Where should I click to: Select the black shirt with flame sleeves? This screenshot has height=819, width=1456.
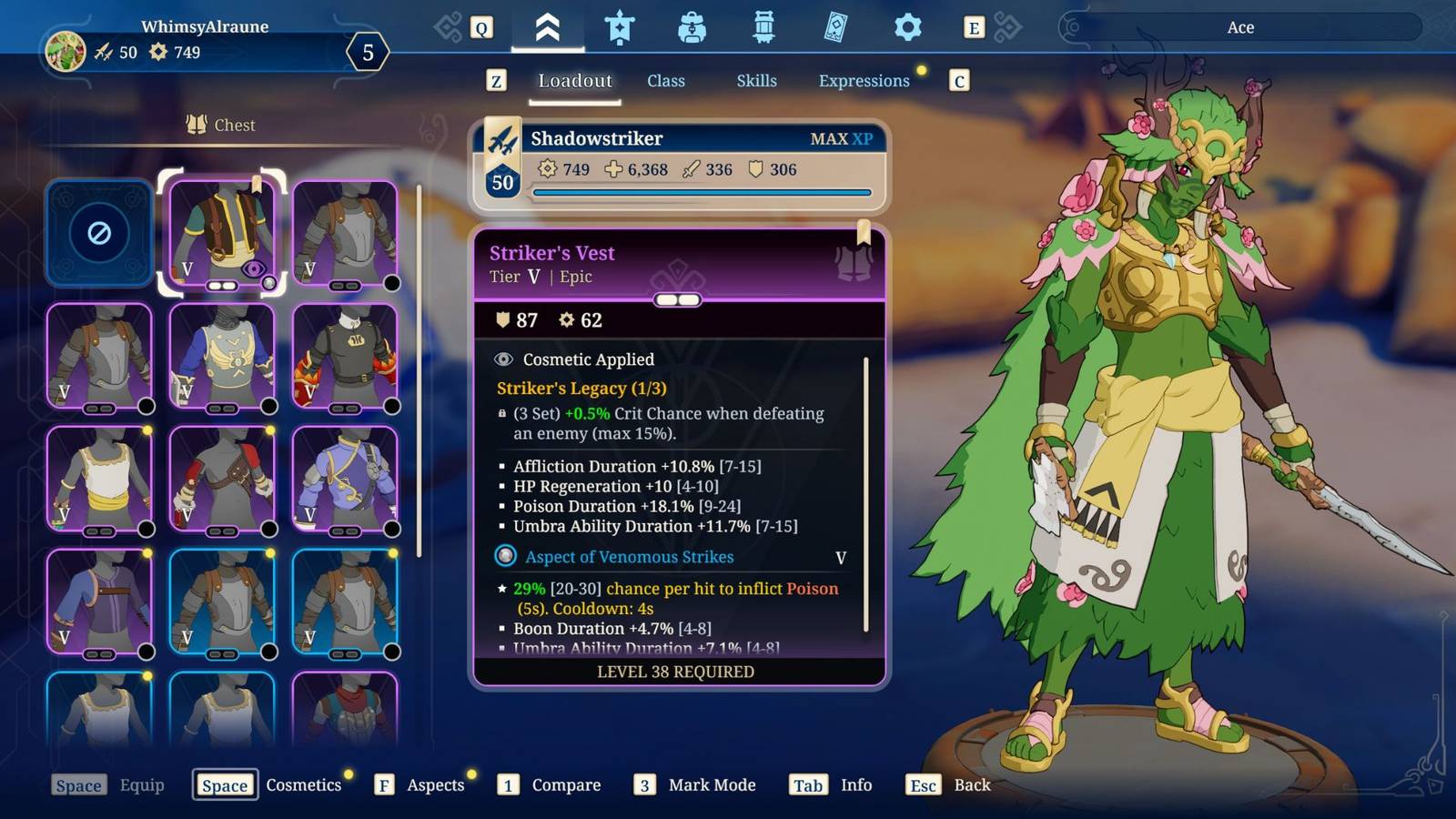coord(345,356)
